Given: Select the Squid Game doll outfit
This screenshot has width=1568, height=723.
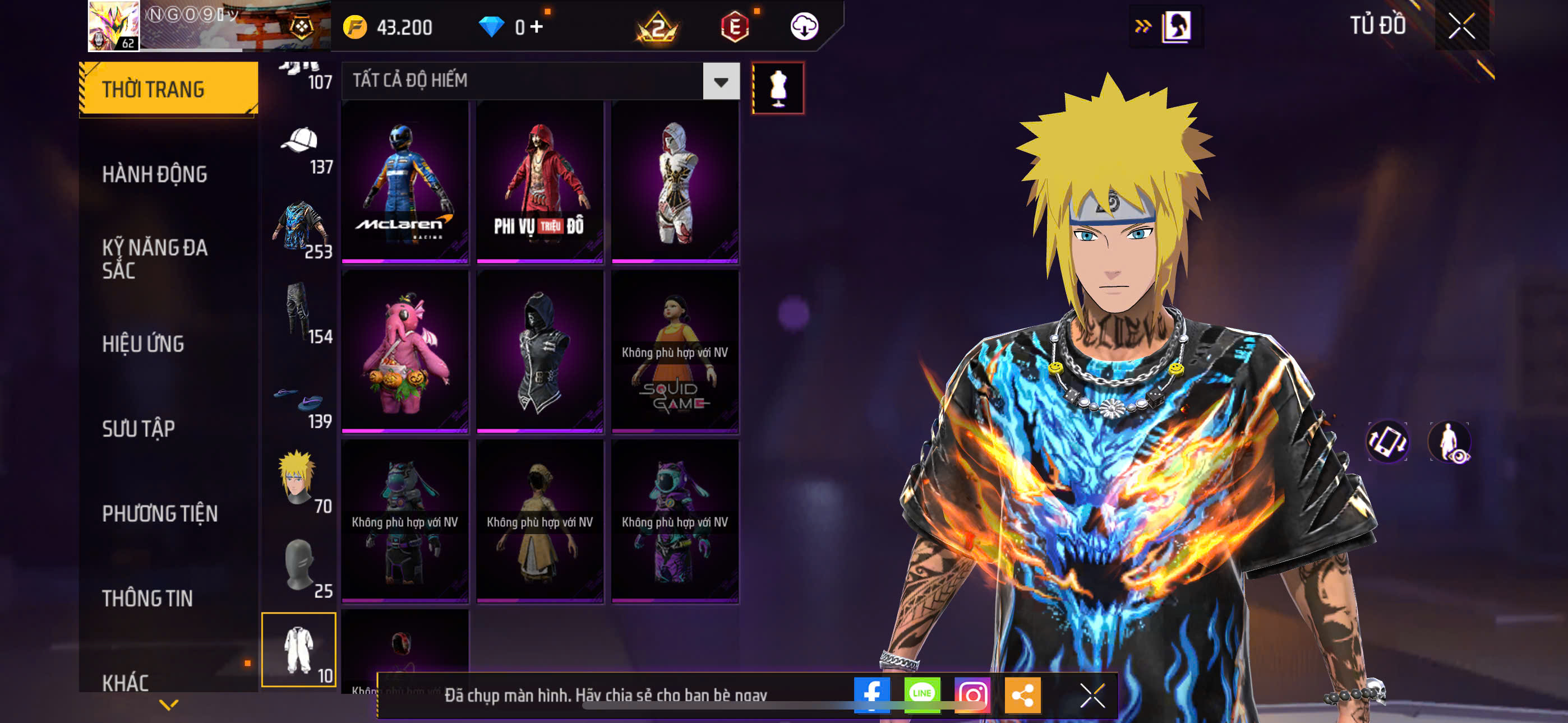Looking at the screenshot, I should [x=675, y=351].
